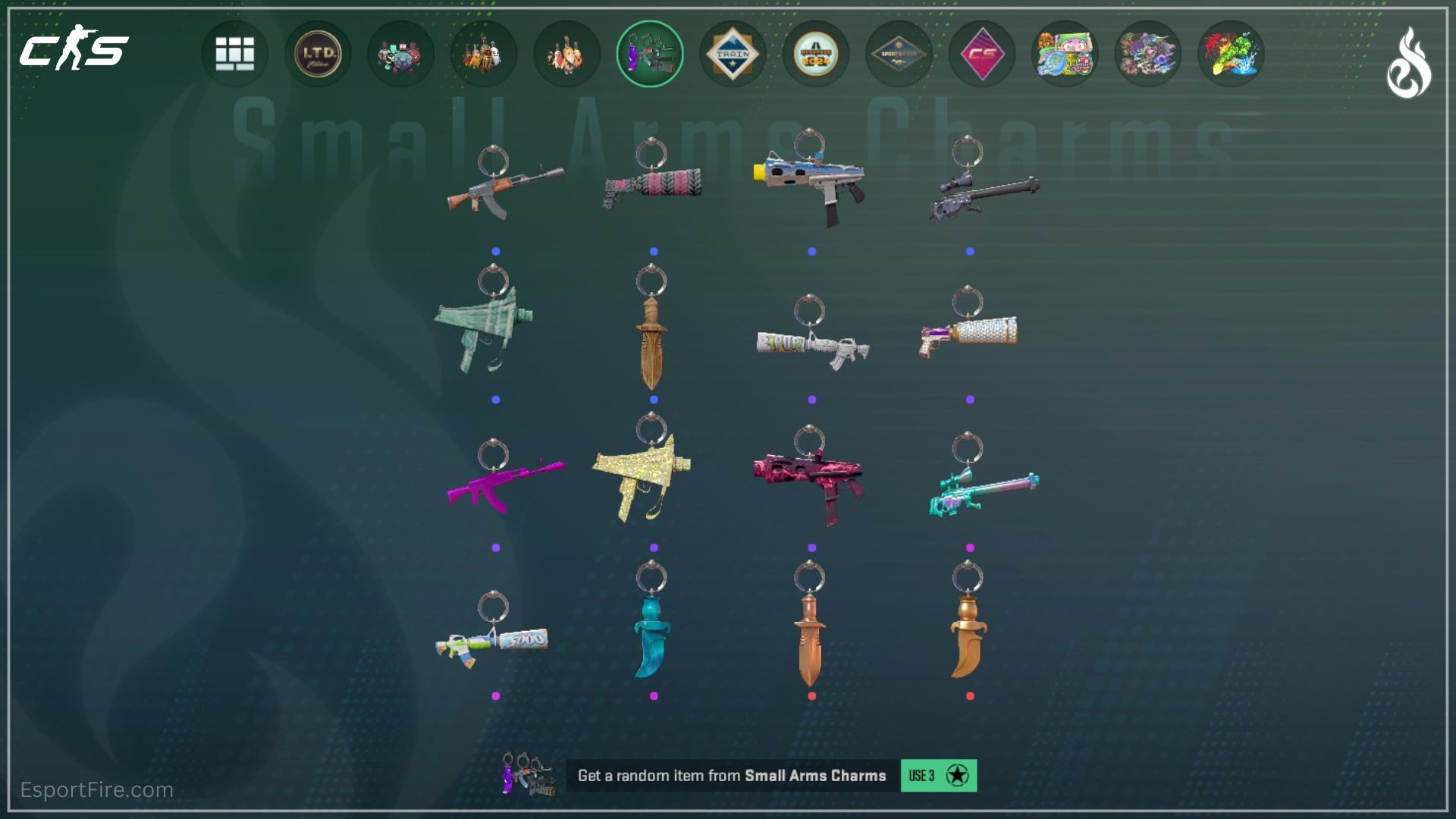
Task: Click the USE 3 button with star
Action: (937, 777)
